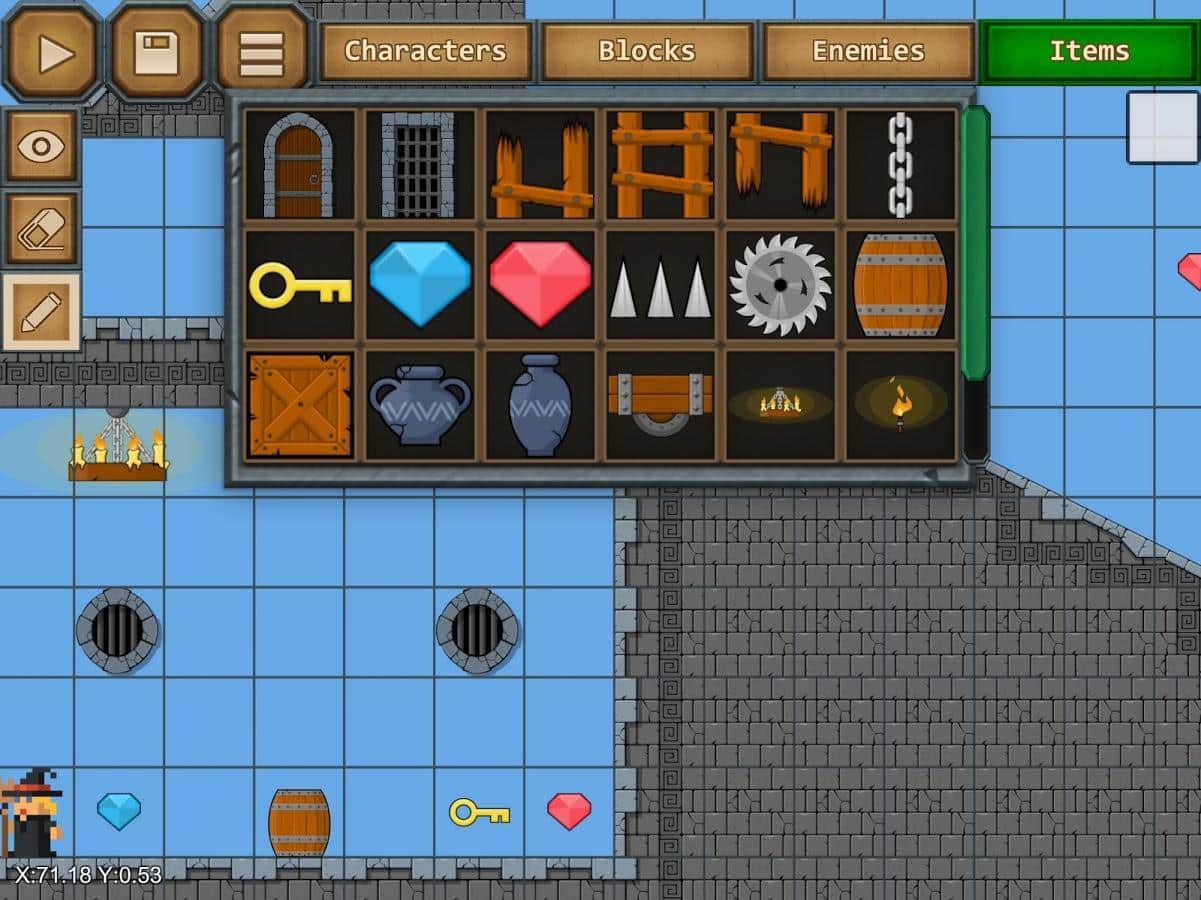Choose the red ruby gem item

point(540,285)
